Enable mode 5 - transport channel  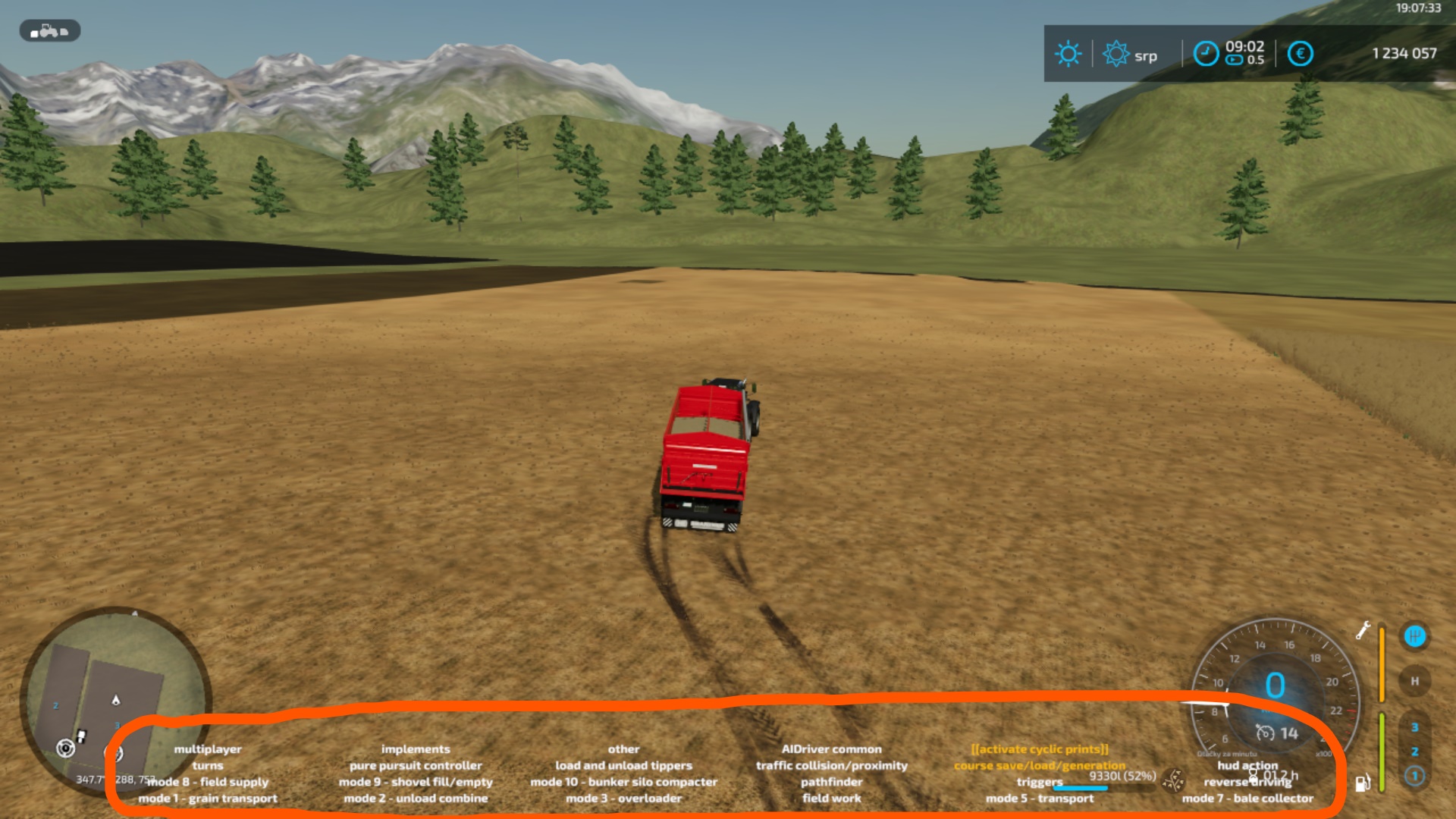point(1039,799)
